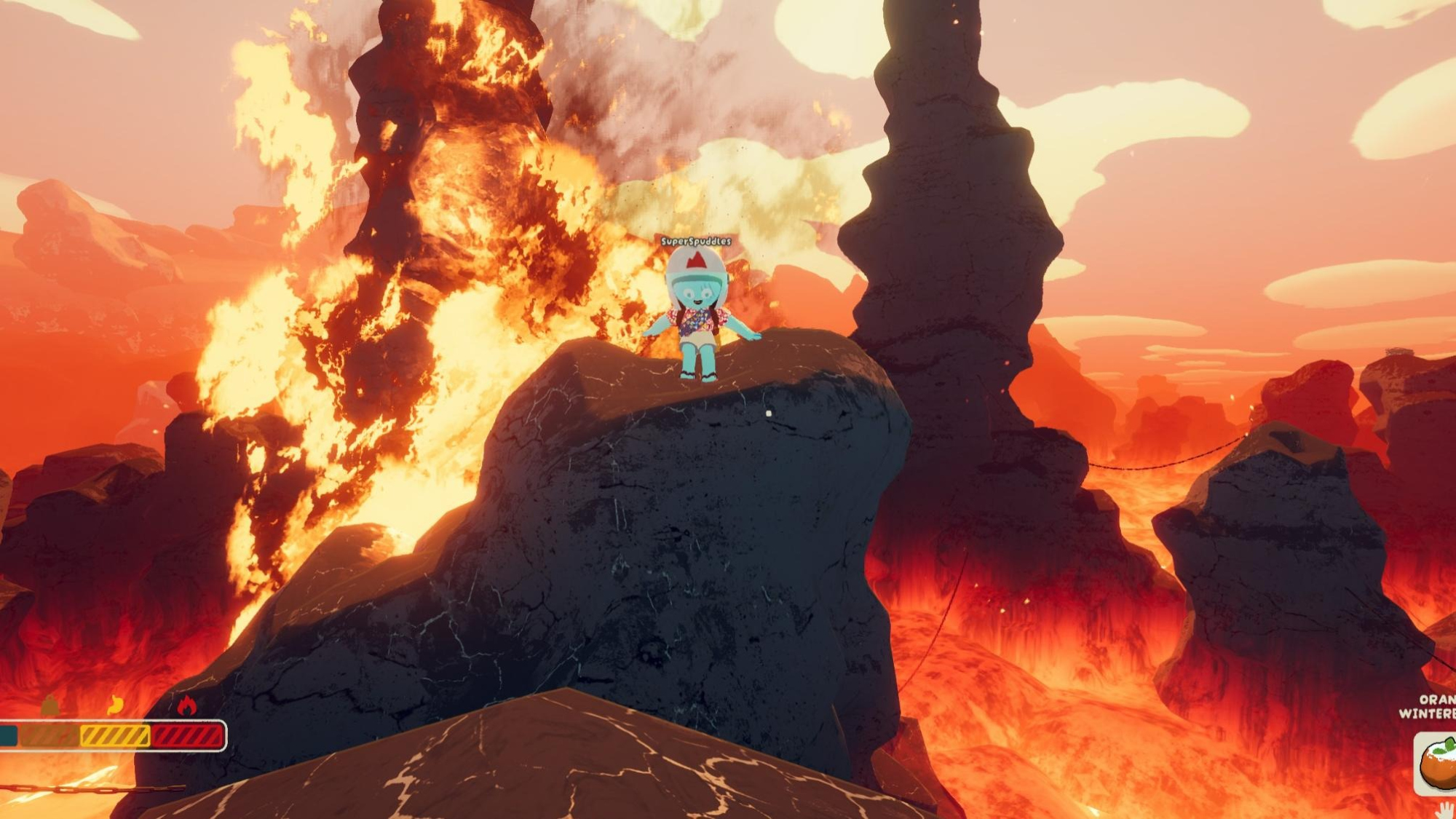The height and width of the screenshot is (819, 1456).
Task: Click the faded brown weight status icon
Action: point(50,705)
